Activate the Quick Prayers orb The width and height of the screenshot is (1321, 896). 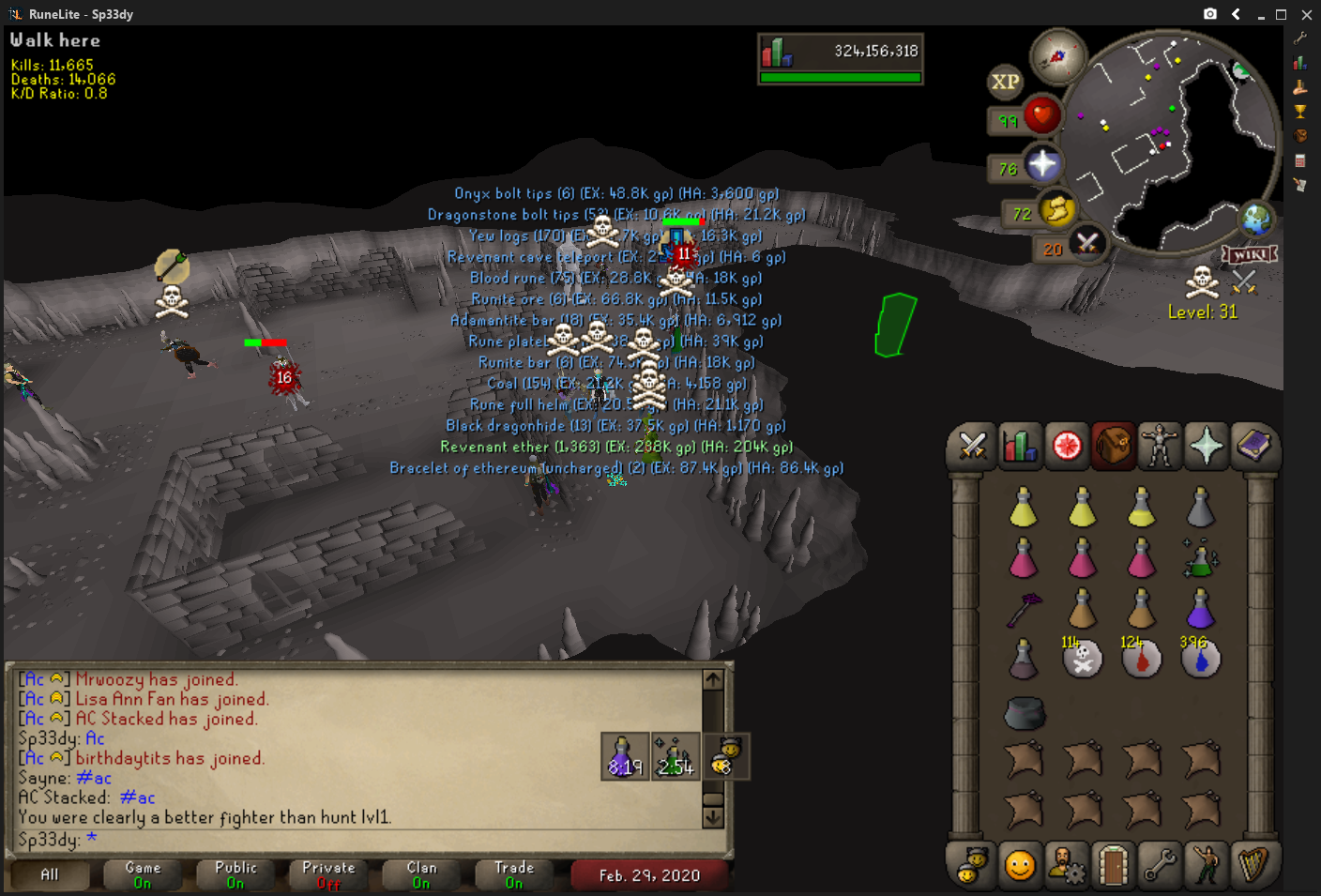(1041, 165)
